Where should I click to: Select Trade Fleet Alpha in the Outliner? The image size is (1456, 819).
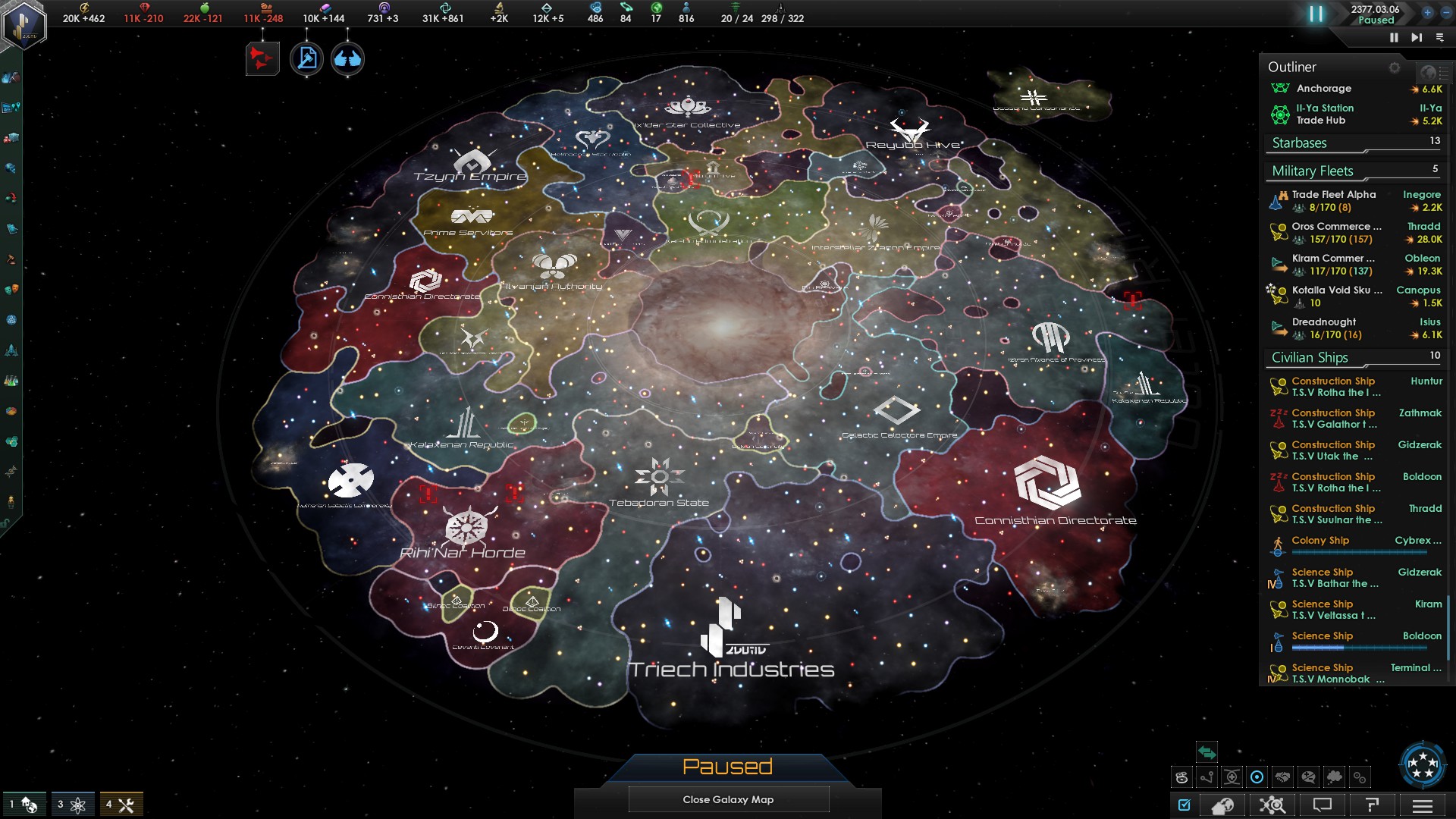[x=1333, y=195]
